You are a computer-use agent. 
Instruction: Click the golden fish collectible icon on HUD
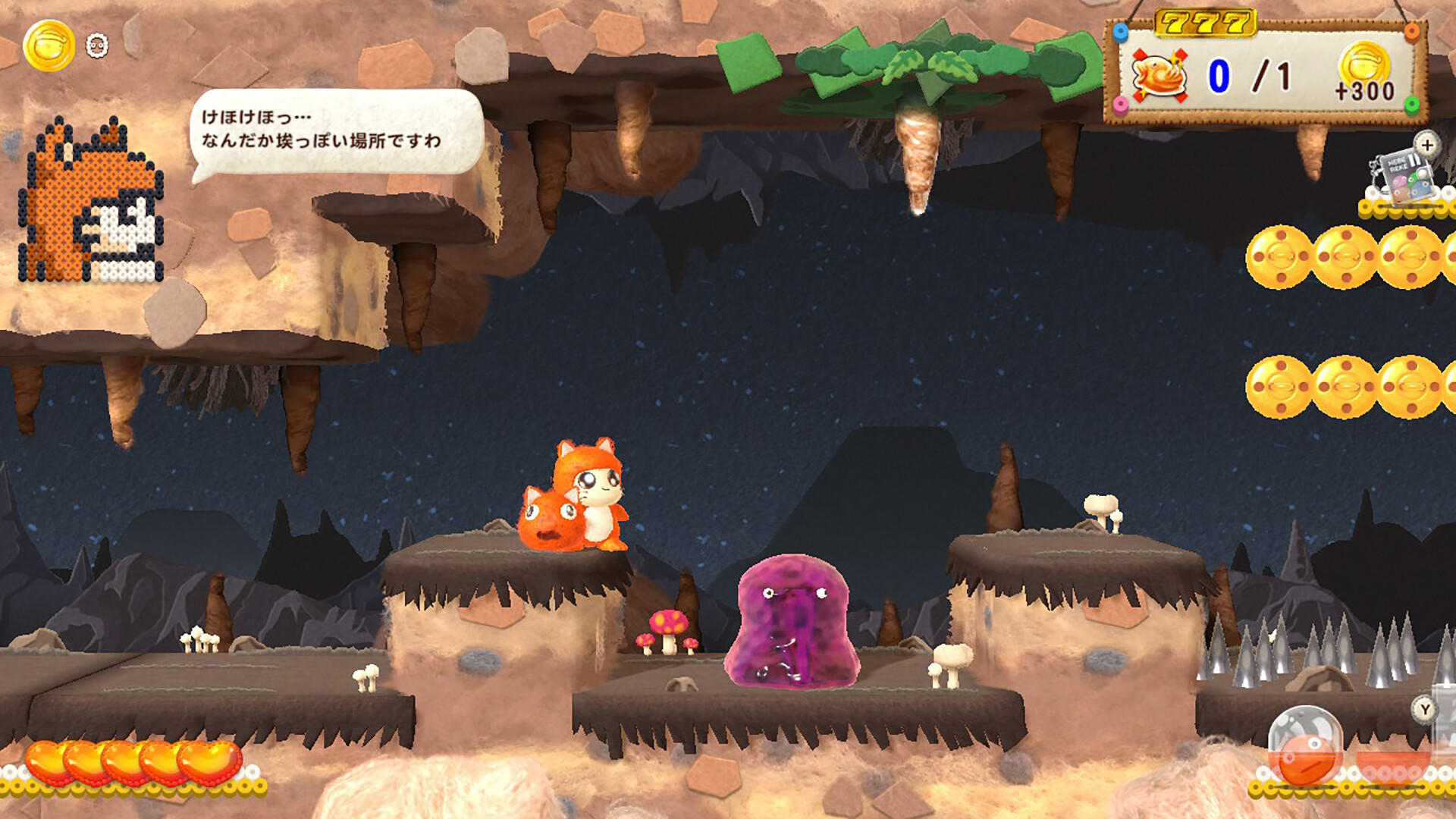coord(1159,74)
